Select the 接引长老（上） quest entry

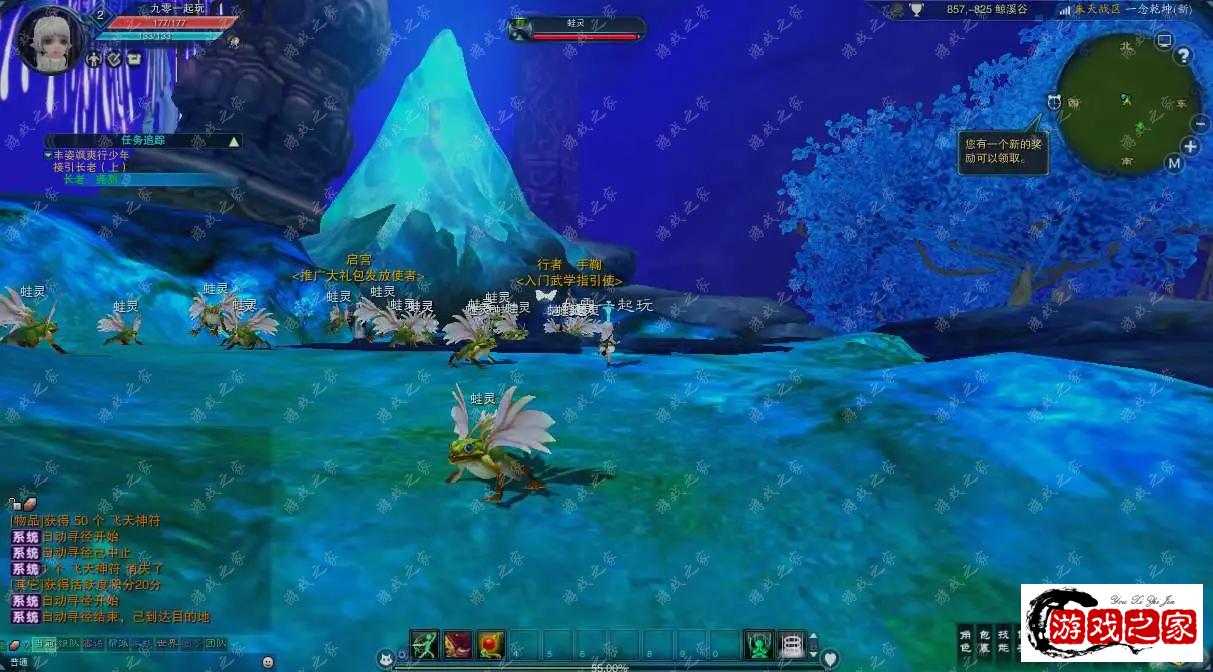point(90,167)
